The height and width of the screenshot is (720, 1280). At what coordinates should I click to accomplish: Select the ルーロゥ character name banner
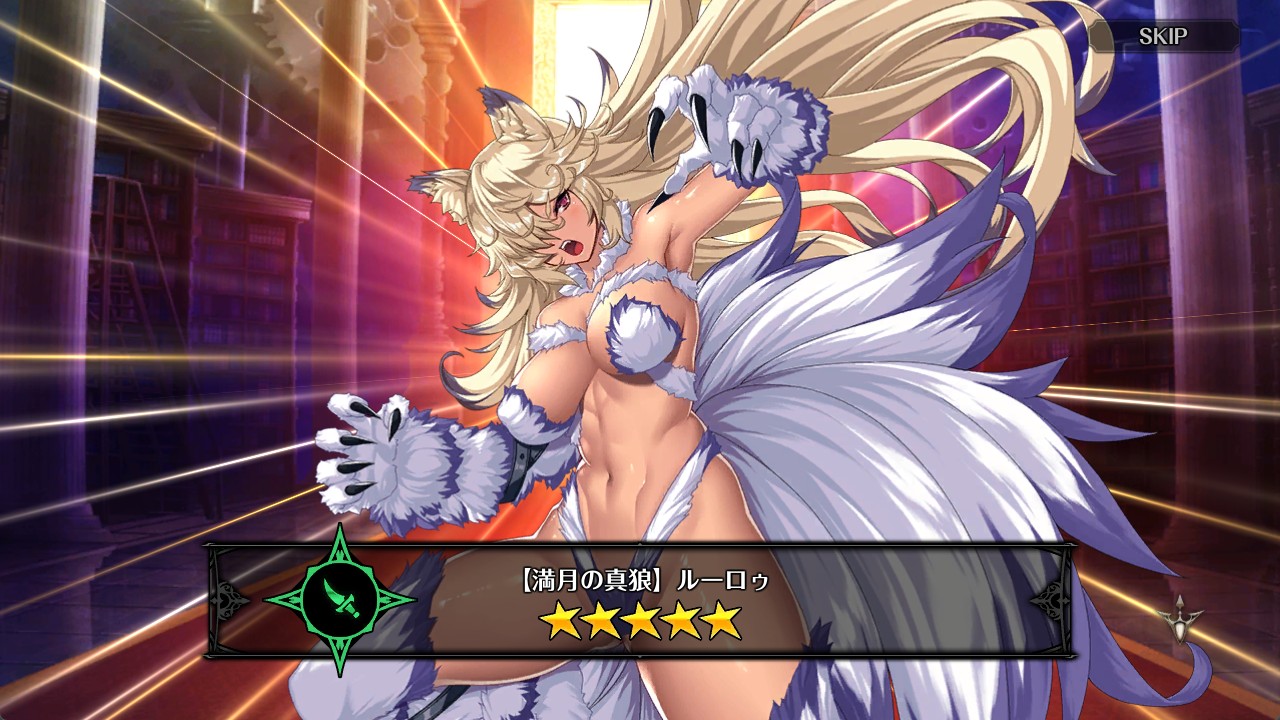(640, 579)
